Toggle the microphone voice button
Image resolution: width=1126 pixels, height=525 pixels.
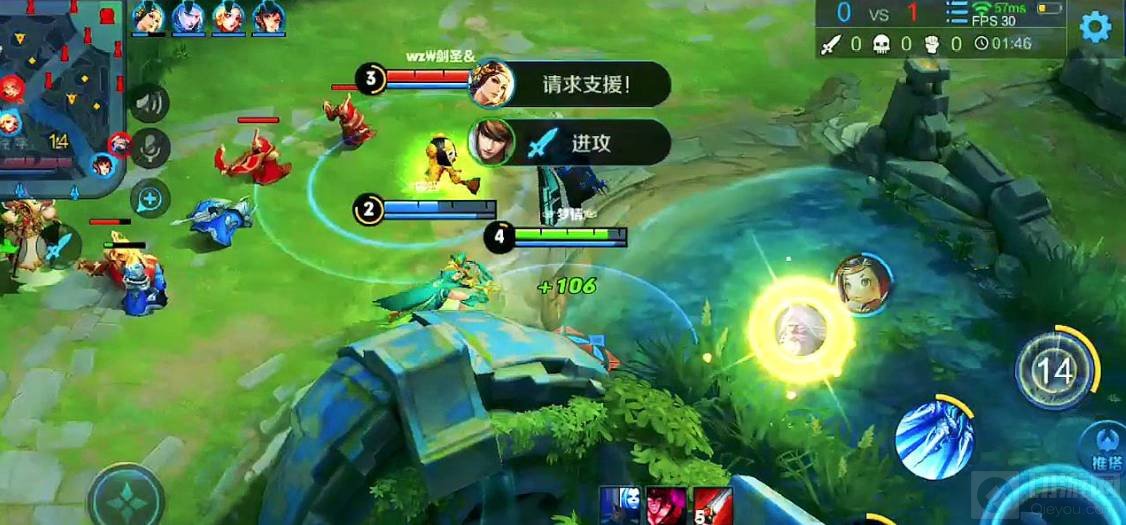click(151, 148)
